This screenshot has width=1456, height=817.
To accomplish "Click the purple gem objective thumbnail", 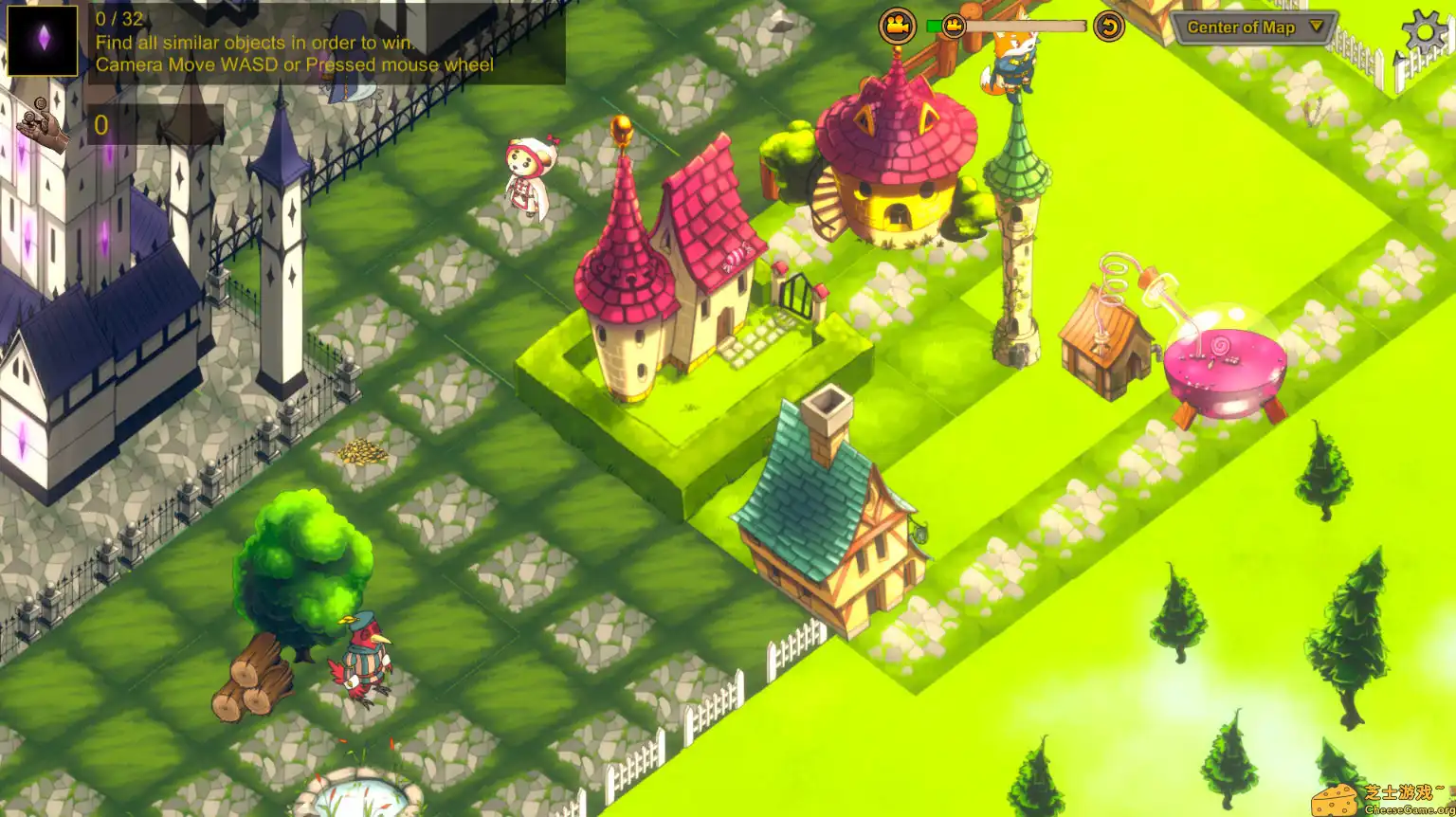I will (42, 40).
